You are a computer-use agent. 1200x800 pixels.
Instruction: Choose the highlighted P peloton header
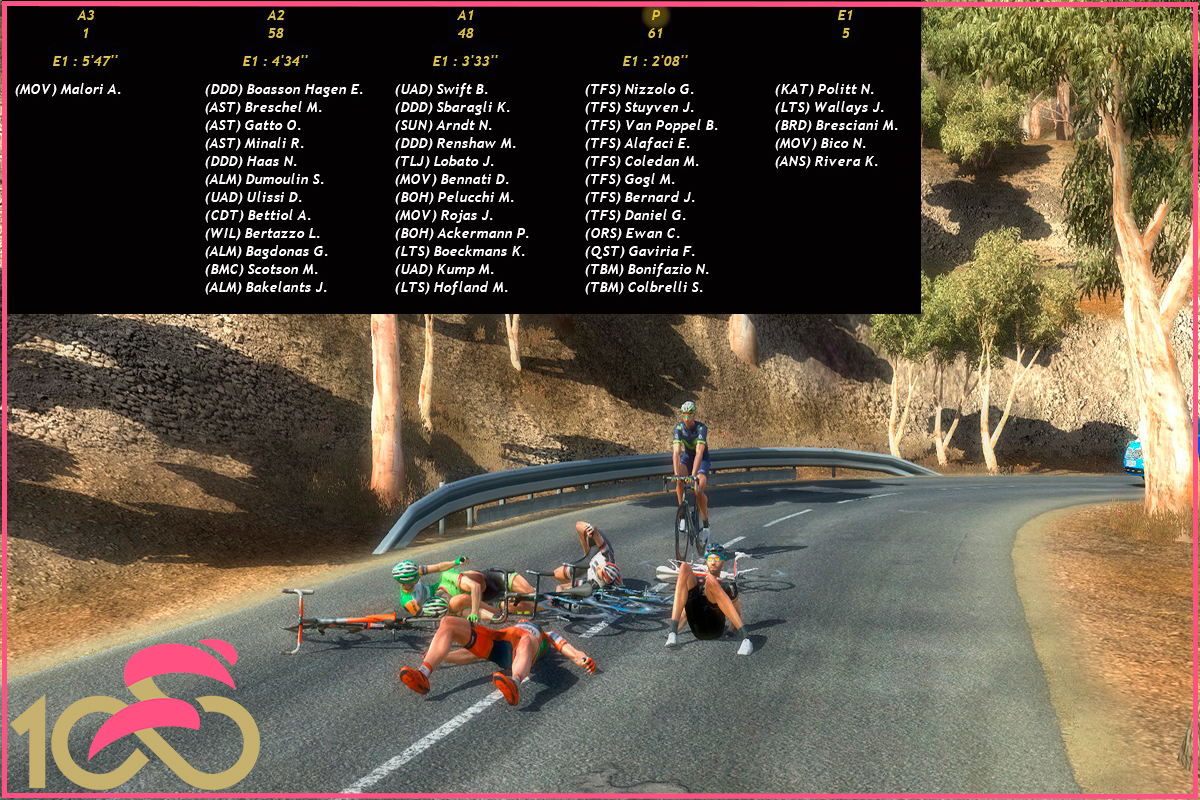click(655, 16)
